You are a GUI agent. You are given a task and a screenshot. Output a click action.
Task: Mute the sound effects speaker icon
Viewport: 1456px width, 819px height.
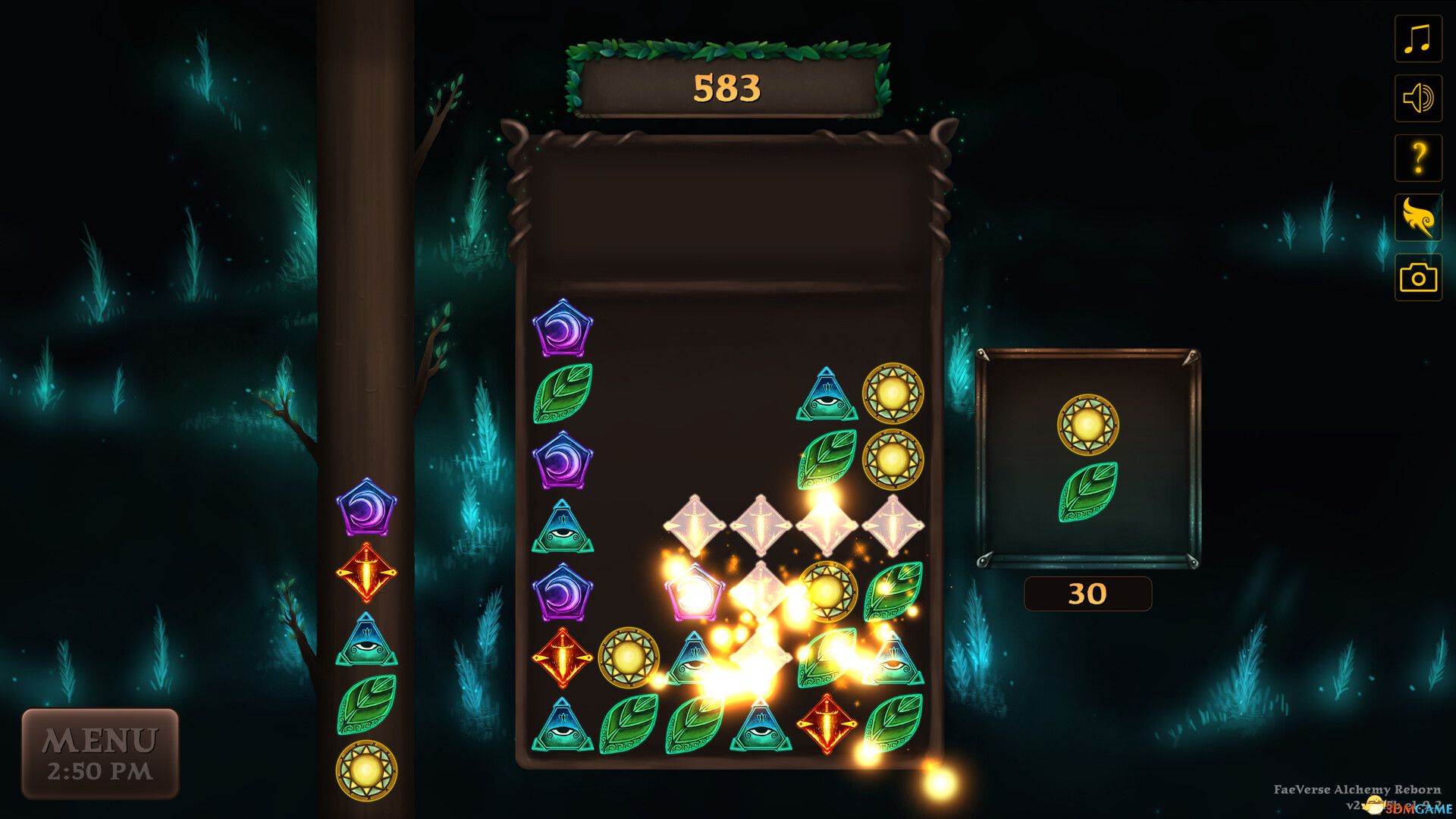[x=1417, y=98]
